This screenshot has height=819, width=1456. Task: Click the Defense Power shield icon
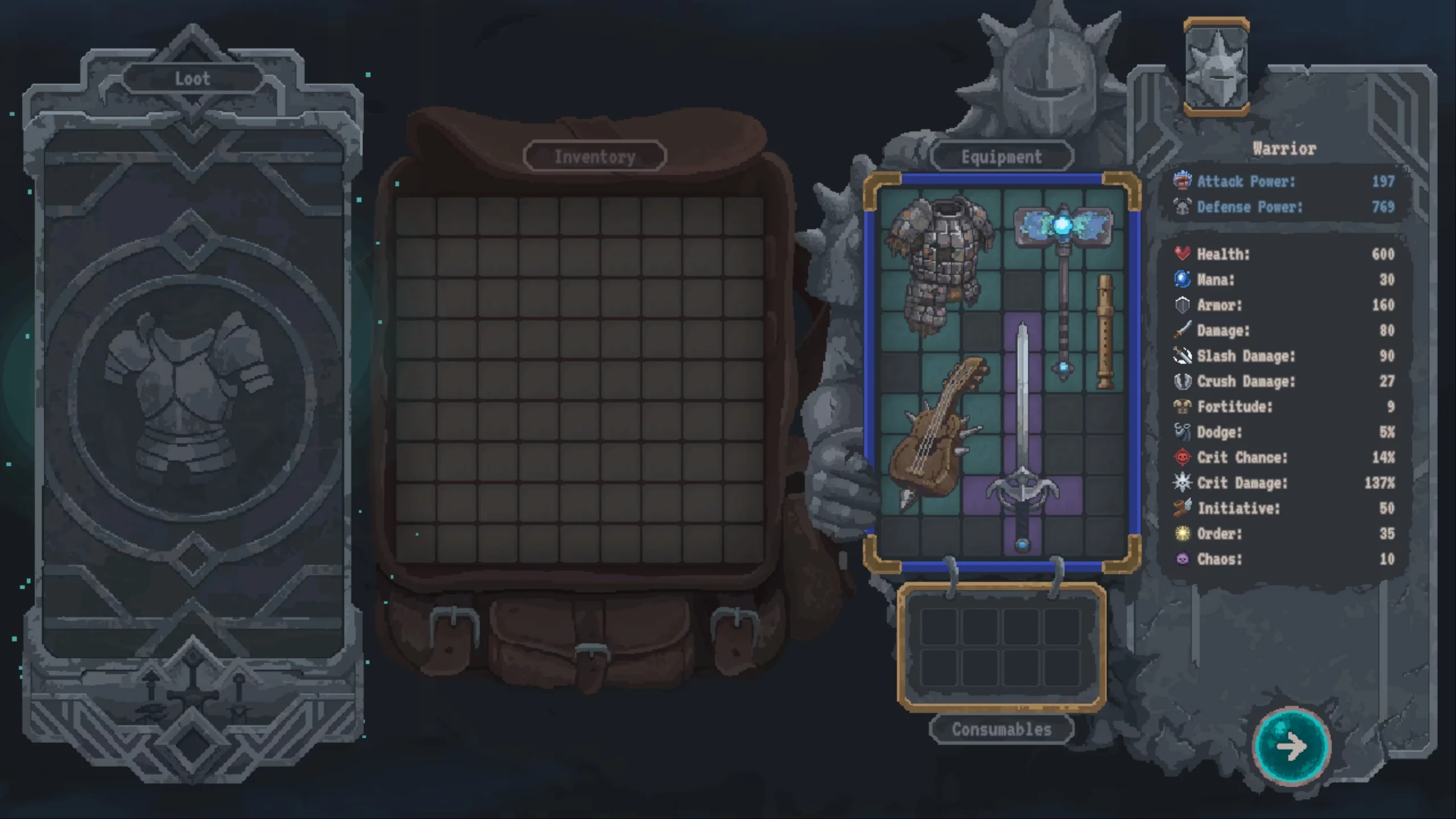(x=1182, y=207)
